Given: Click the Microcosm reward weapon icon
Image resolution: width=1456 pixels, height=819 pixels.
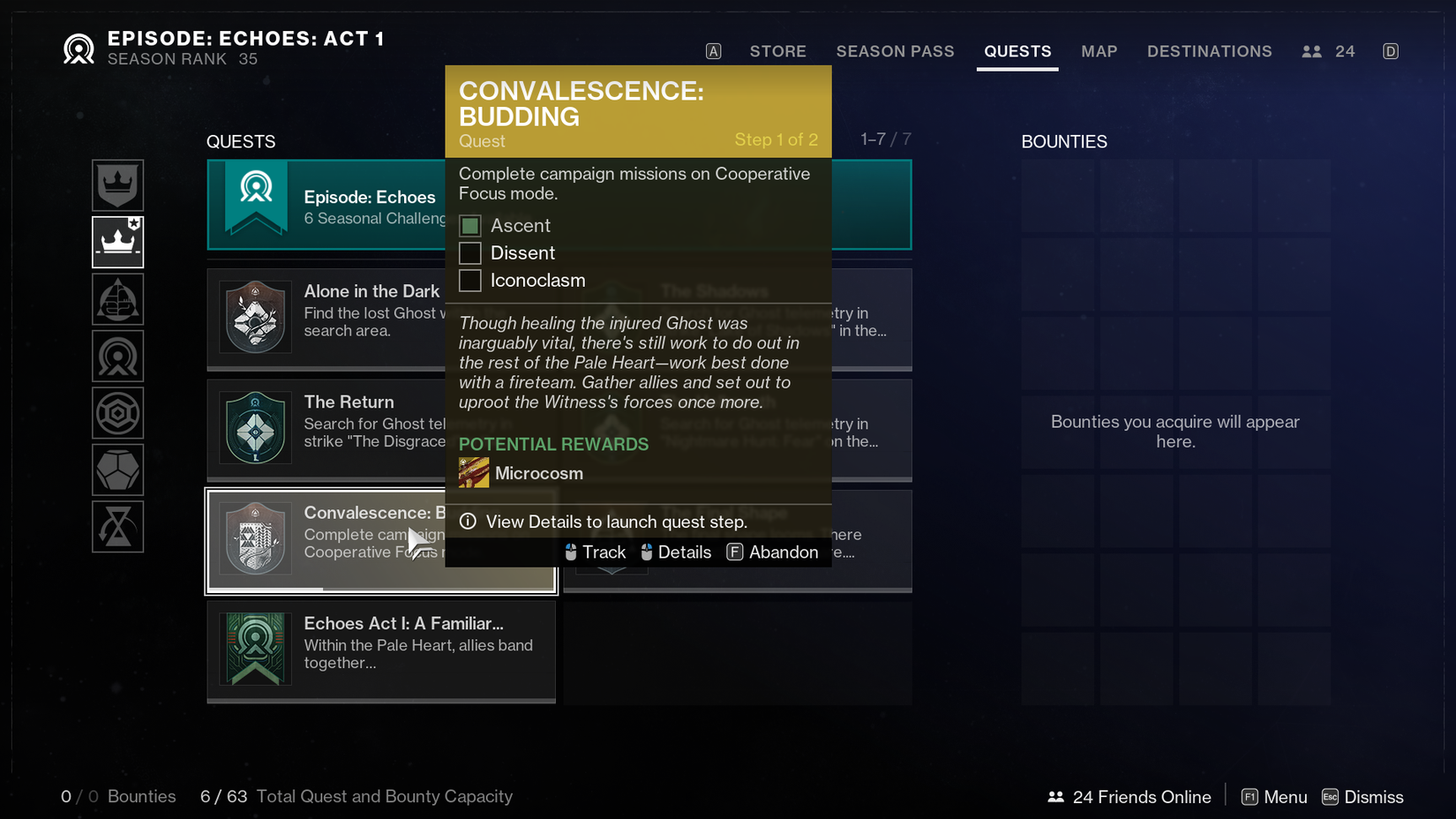Looking at the screenshot, I should 473,472.
